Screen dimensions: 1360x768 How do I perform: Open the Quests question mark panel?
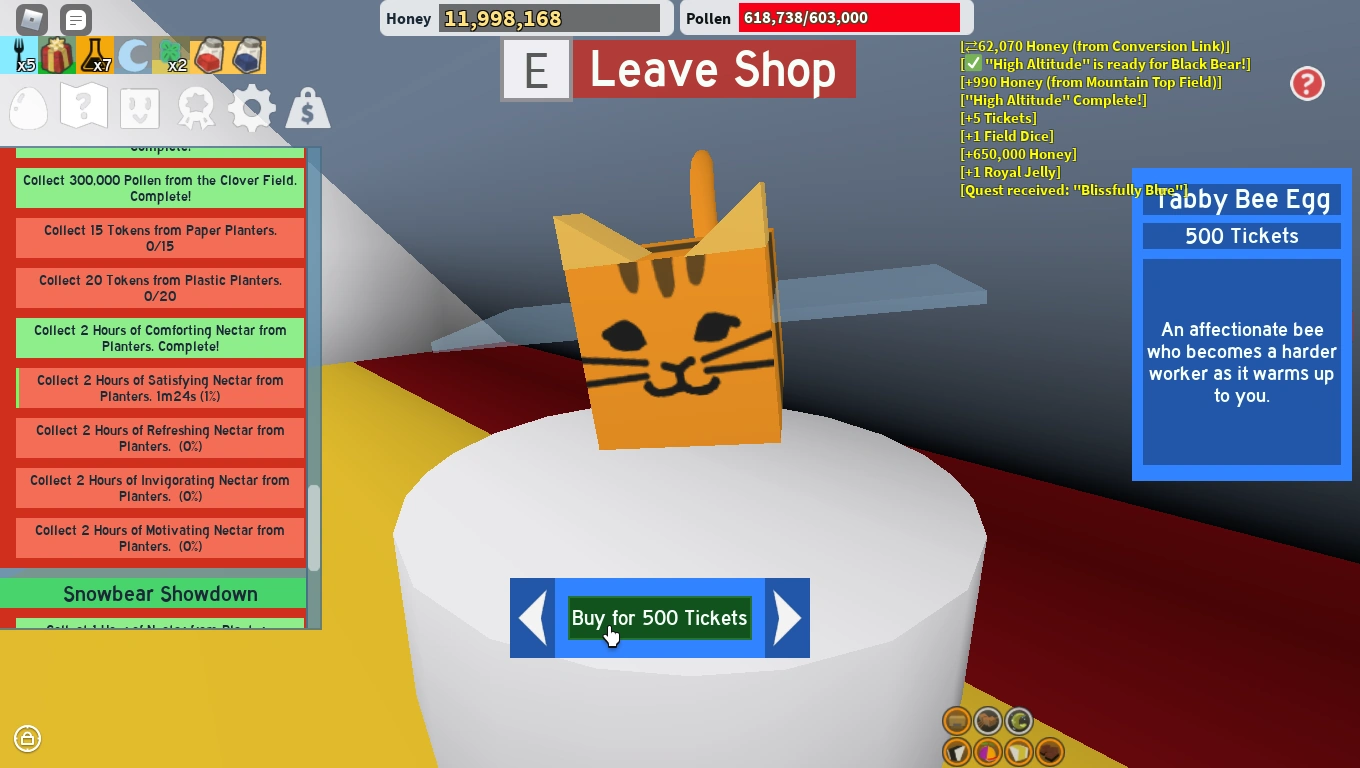[x=83, y=104]
